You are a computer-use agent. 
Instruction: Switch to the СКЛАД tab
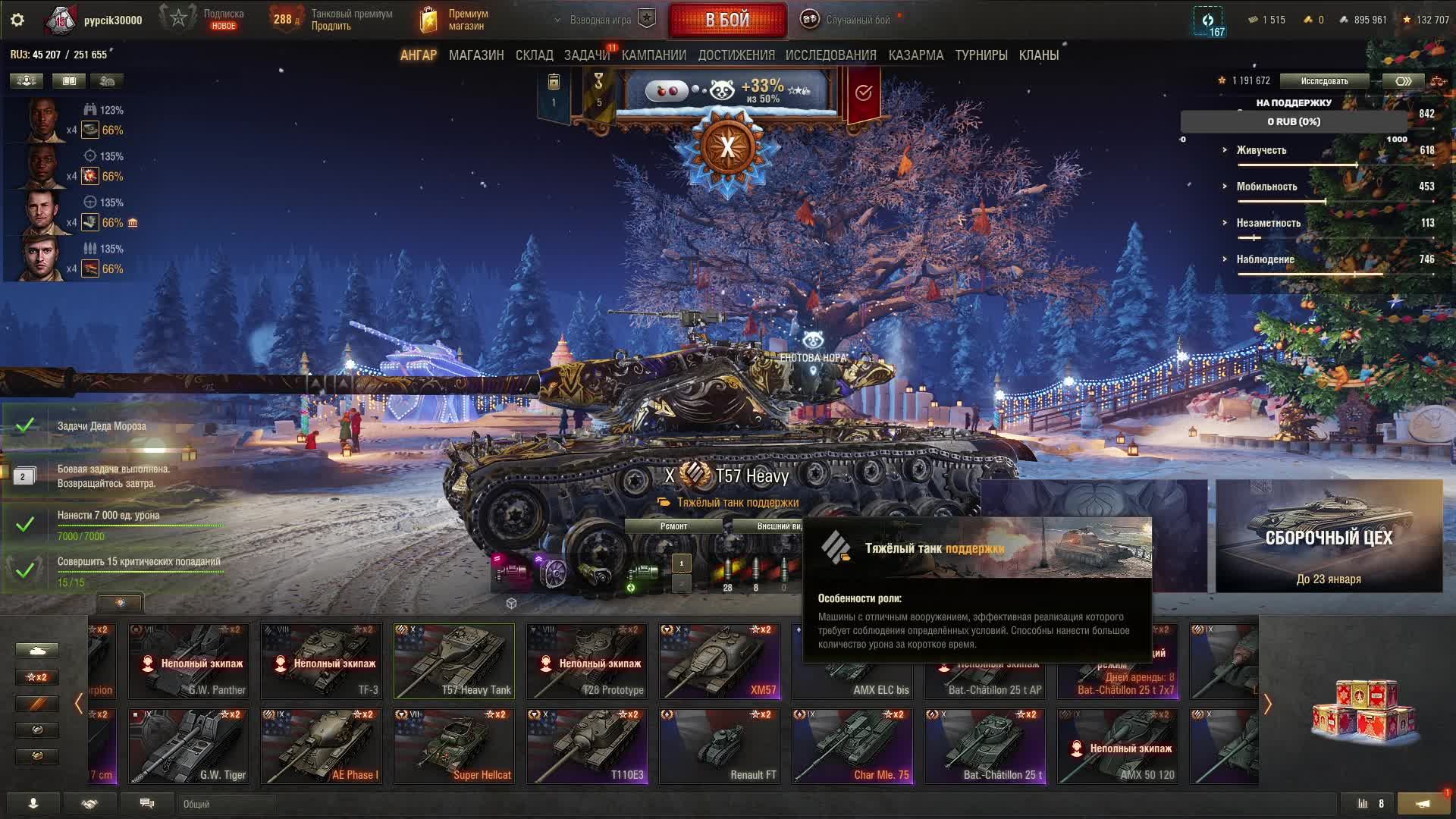pos(534,55)
